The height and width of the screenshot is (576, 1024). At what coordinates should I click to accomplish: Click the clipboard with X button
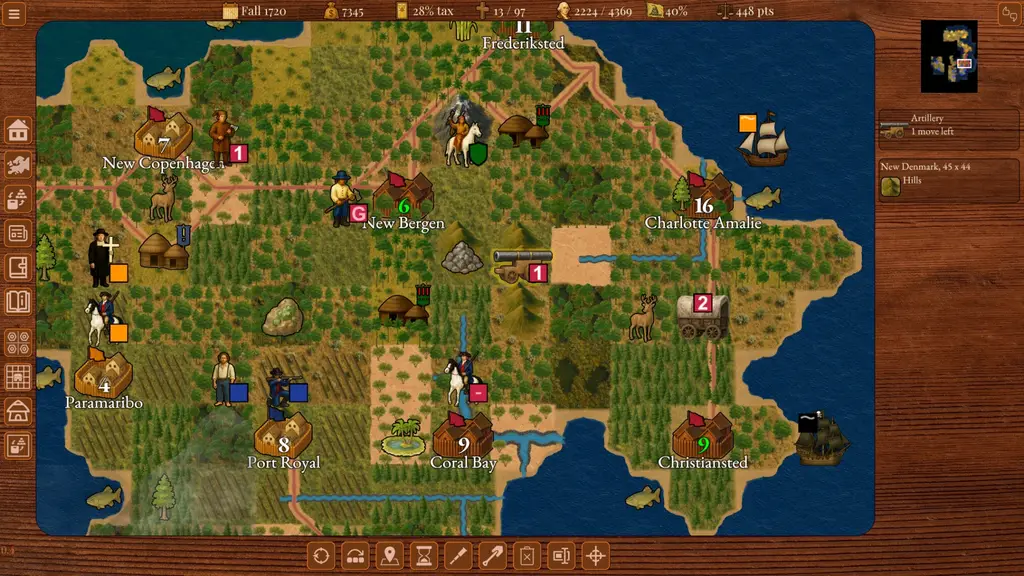pyautogui.click(x=527, y=555)
